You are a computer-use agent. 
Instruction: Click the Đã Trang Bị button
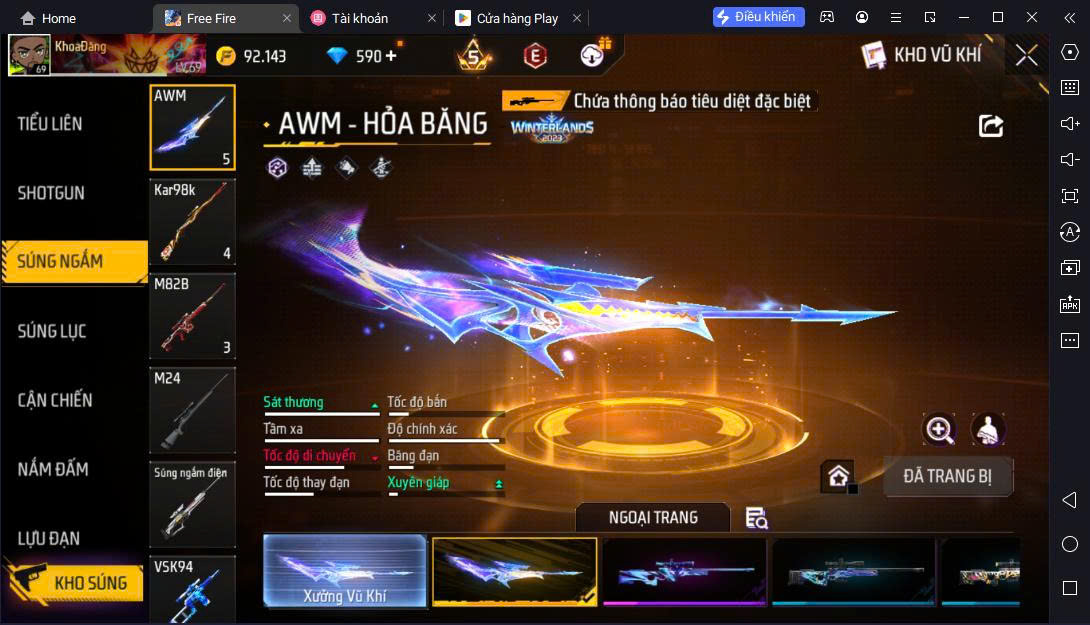pyautogui.click(x=948, y=476)
